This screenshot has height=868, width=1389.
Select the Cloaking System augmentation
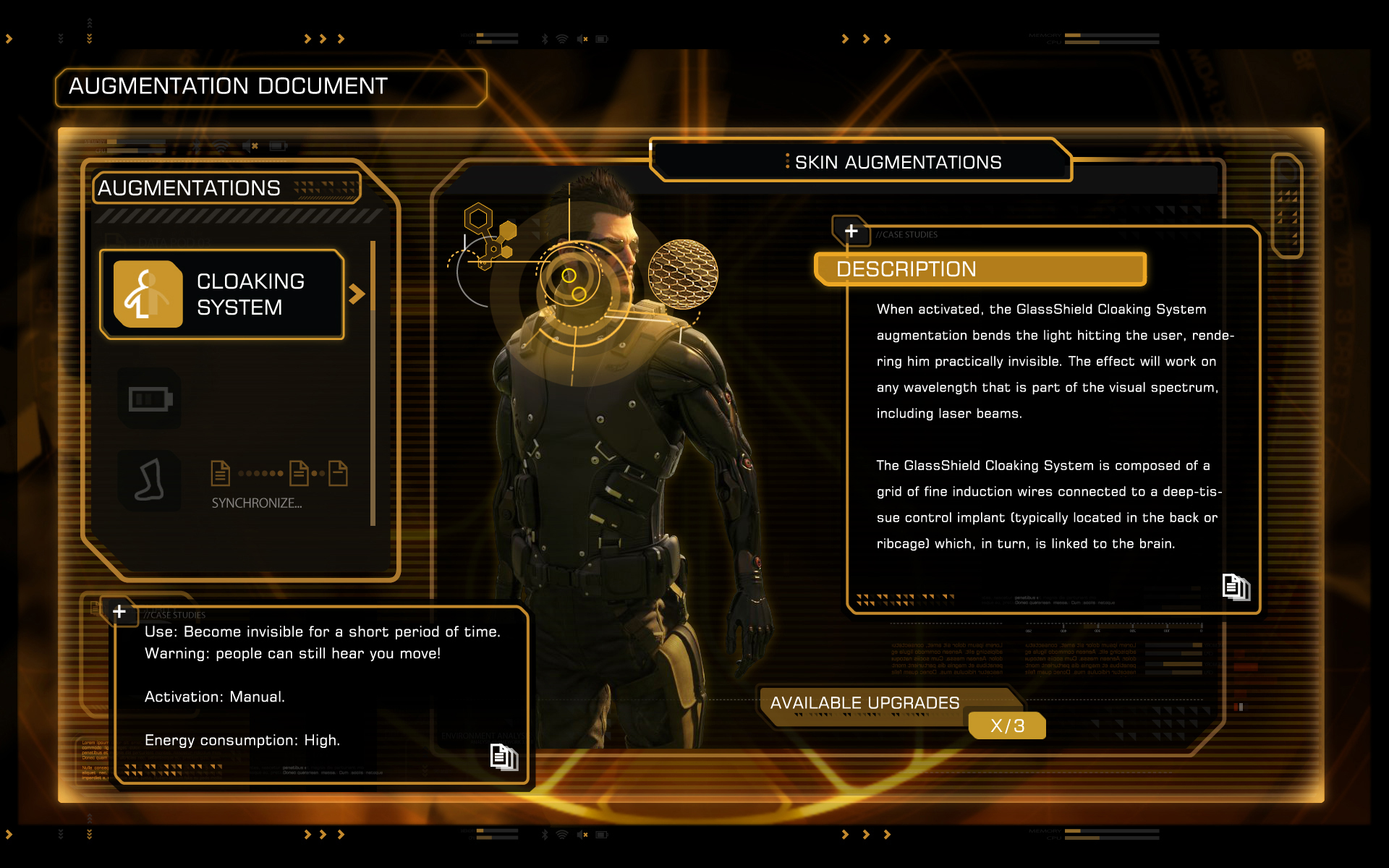[222, 294]
